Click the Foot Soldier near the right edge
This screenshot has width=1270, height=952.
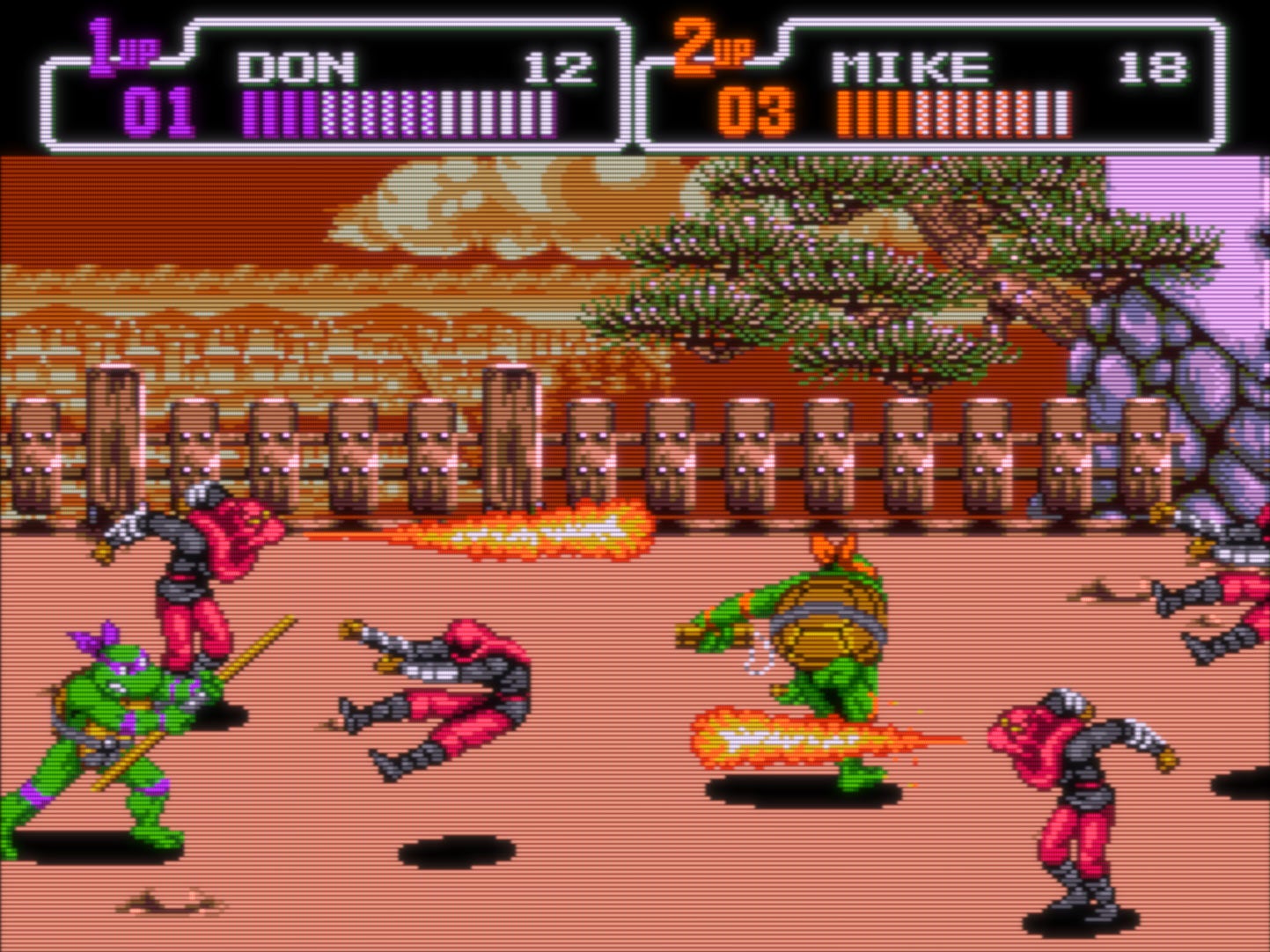[x=1069, y=792]
